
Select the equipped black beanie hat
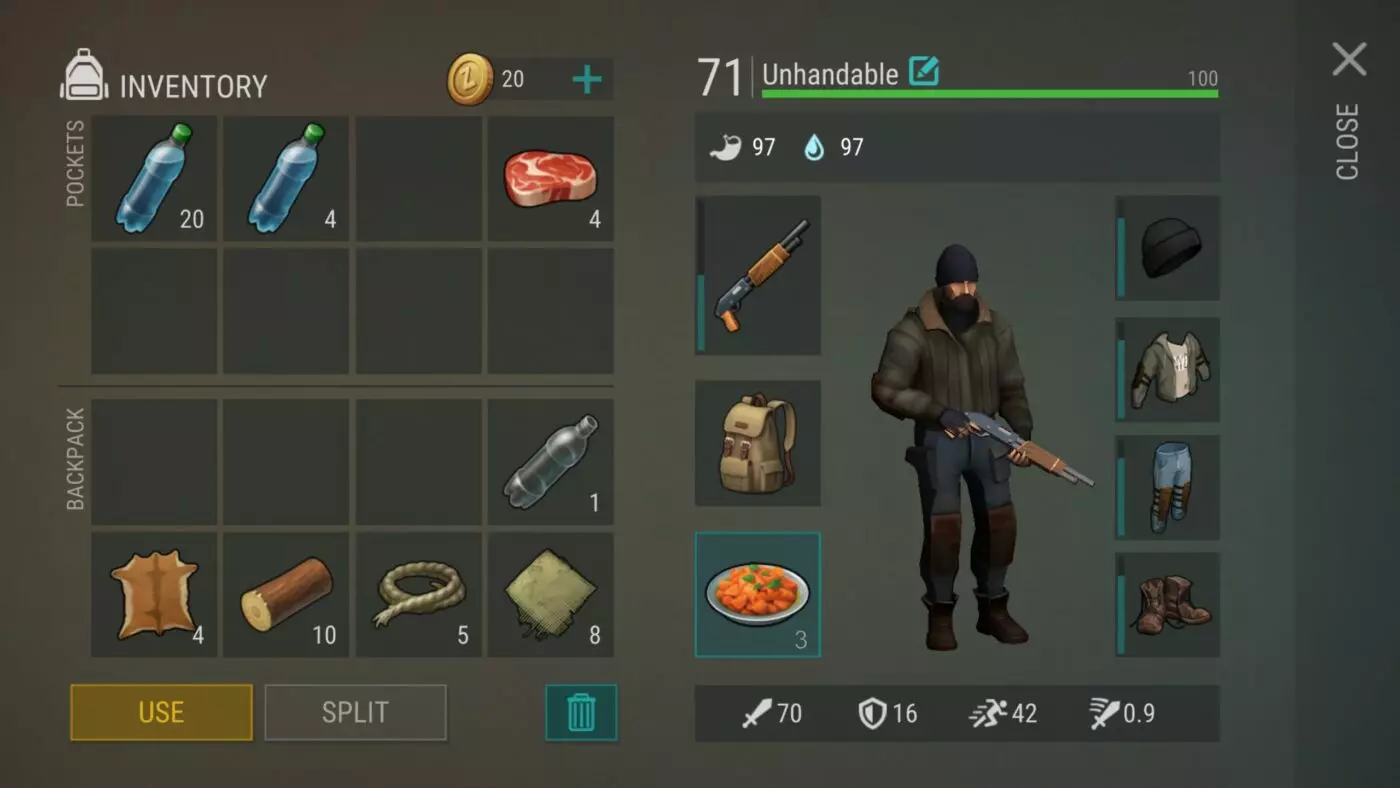[1167, 250]
